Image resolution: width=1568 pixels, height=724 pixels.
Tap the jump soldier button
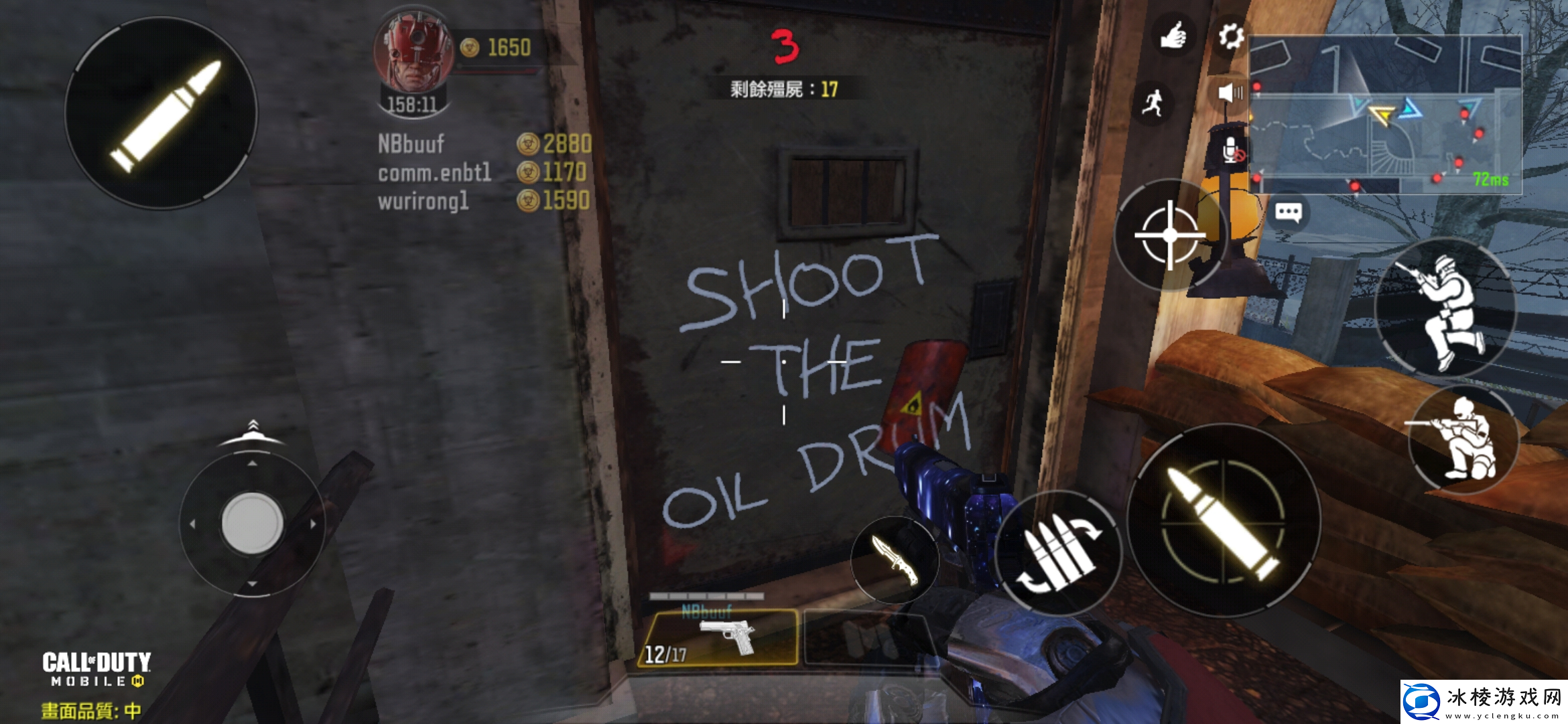pyautogui.click(x=1445, y=307)
